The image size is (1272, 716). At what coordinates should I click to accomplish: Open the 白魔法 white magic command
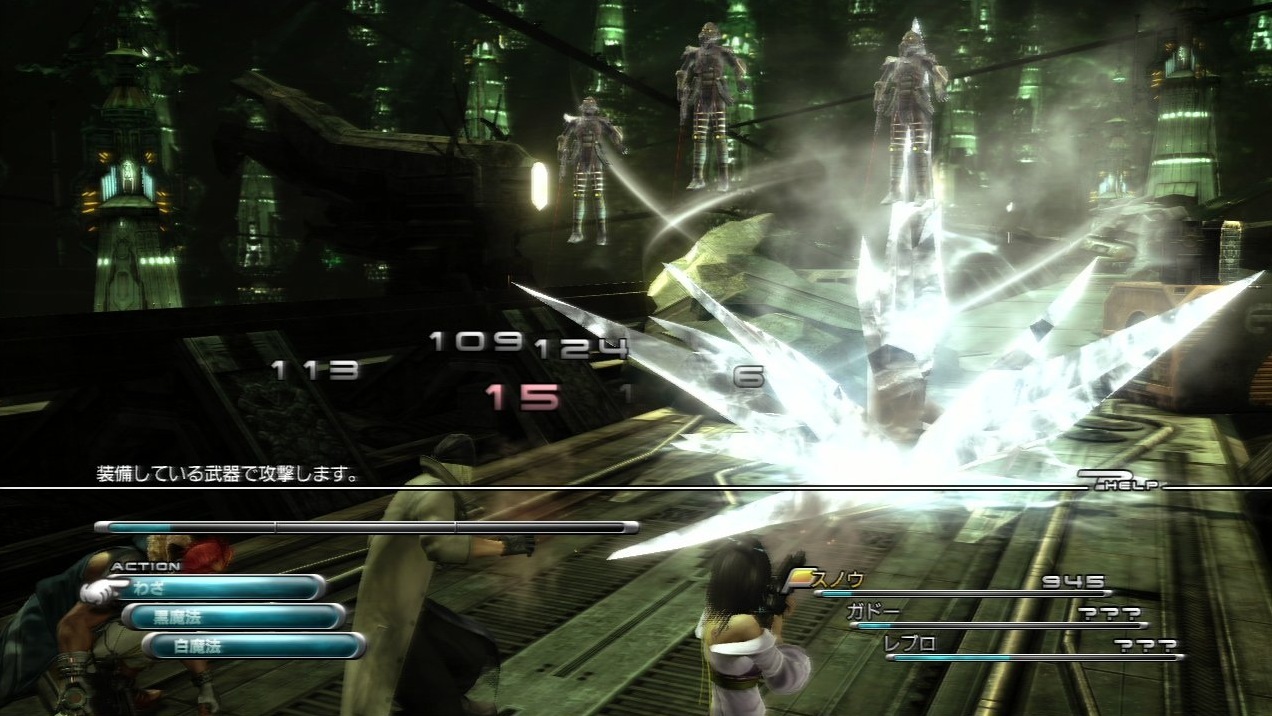coord(254,646)
